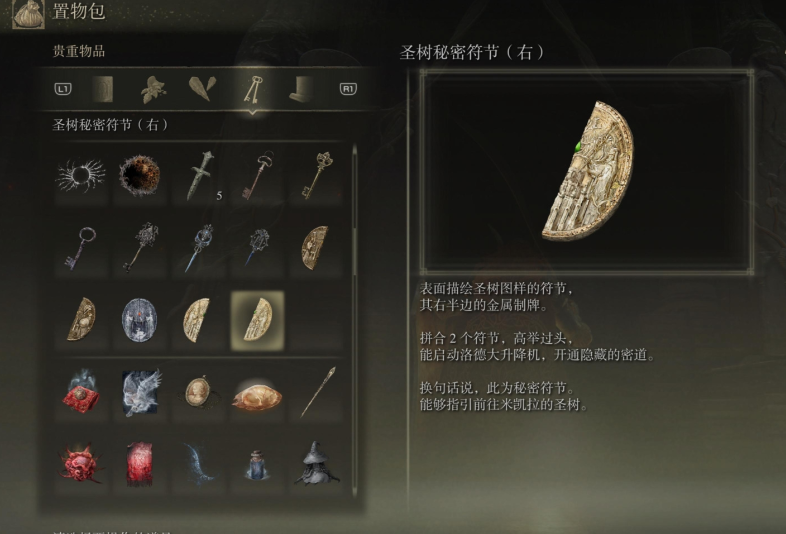This screenshot has width=786, height=534.
Task: Select the Stonesword Key with count 5
Action: [198, 175]
